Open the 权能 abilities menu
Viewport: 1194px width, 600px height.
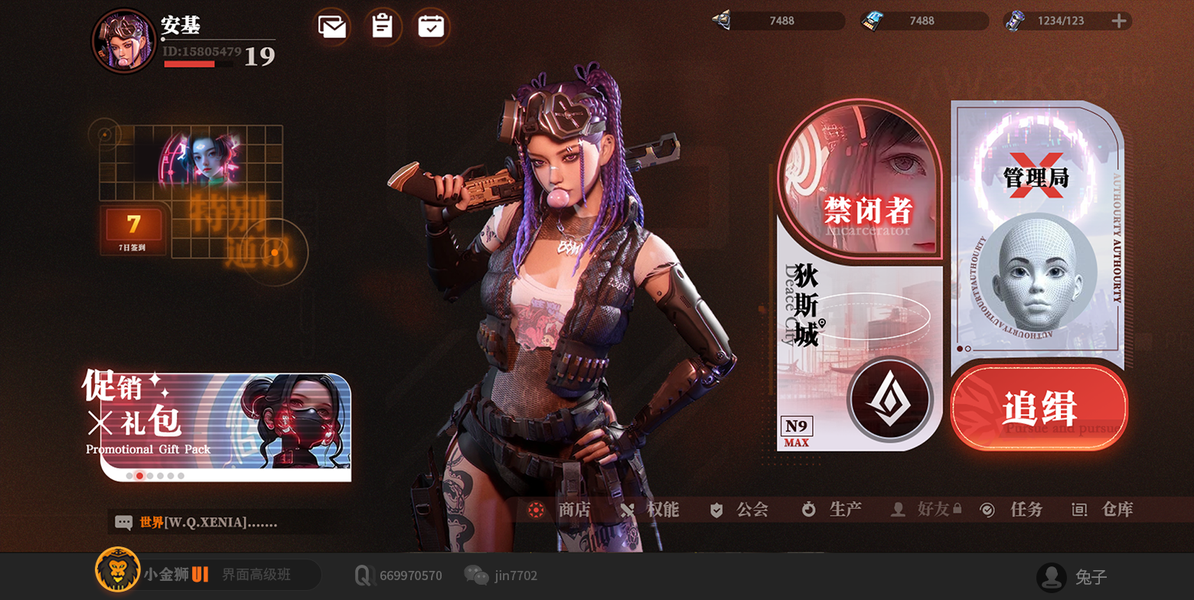650,510
